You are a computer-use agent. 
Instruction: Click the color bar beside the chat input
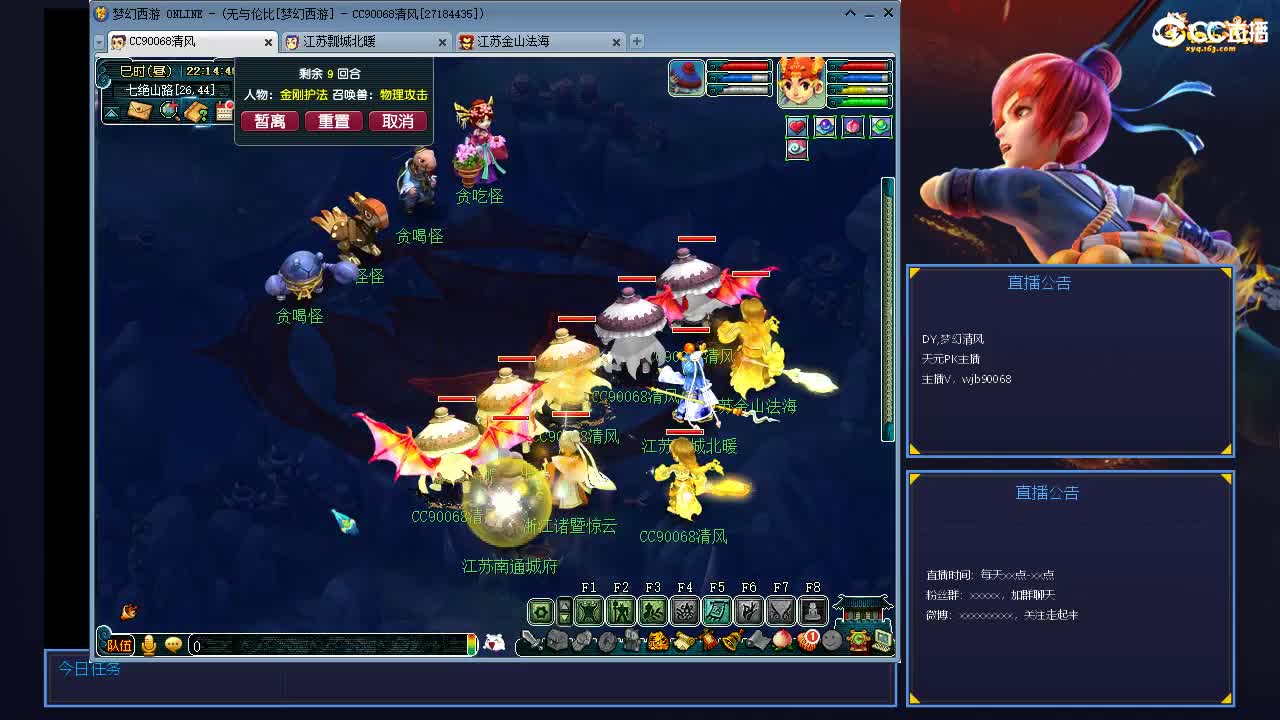point(471,645)
